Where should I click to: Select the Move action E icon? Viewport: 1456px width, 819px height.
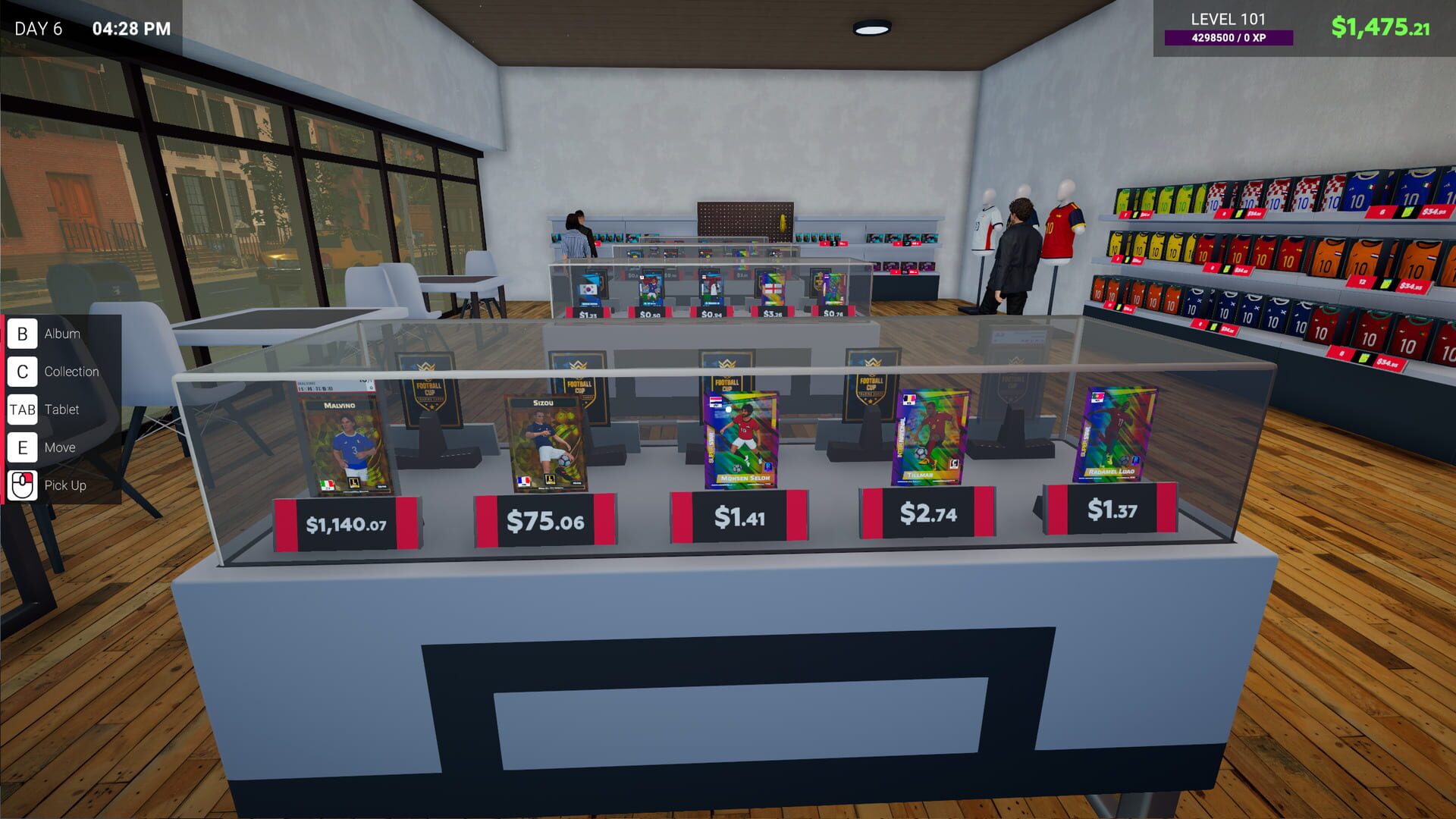pyautogui.click(x=23, y=447)
